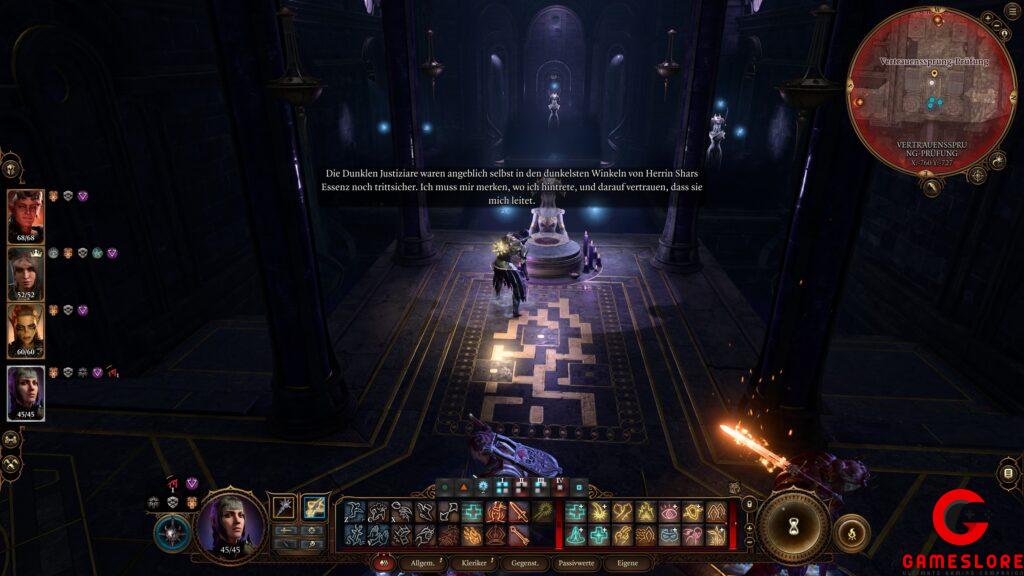This screenshot has height=576, width=1024.
Task: Toggle the hotbar lock padlock icon
Action: pos(749,504)
